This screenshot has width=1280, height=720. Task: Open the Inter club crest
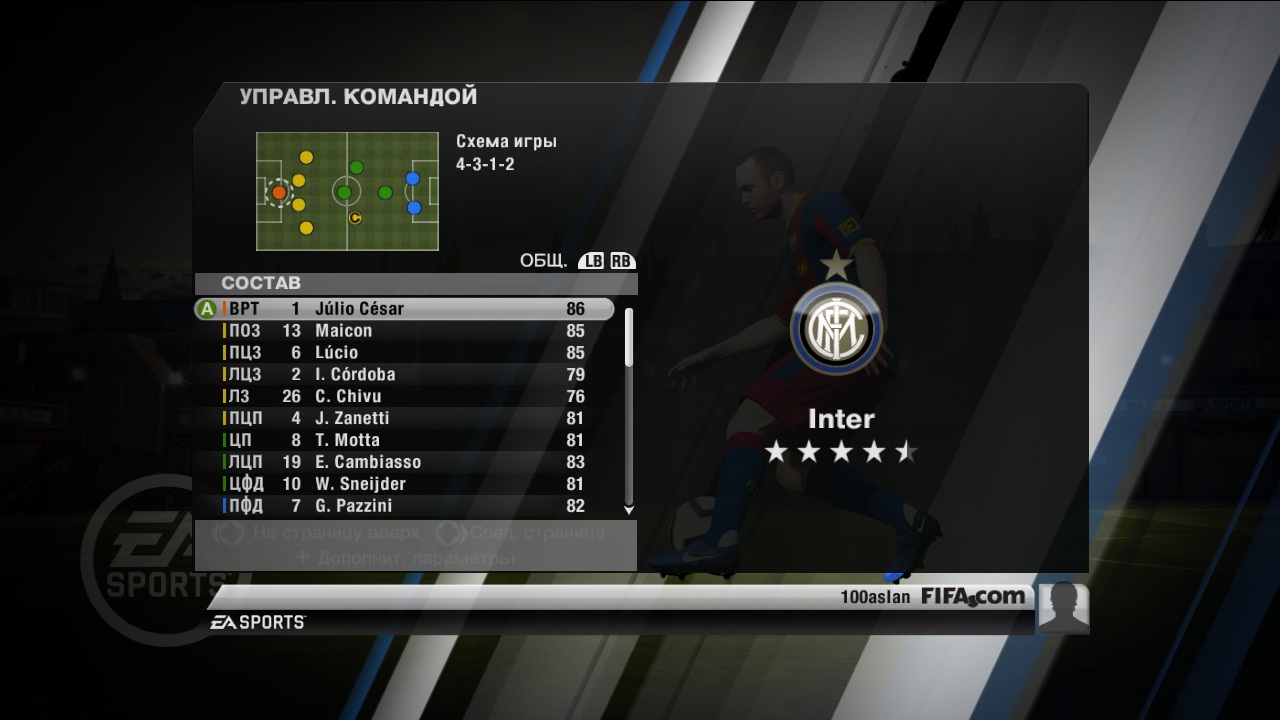[836, 328]
